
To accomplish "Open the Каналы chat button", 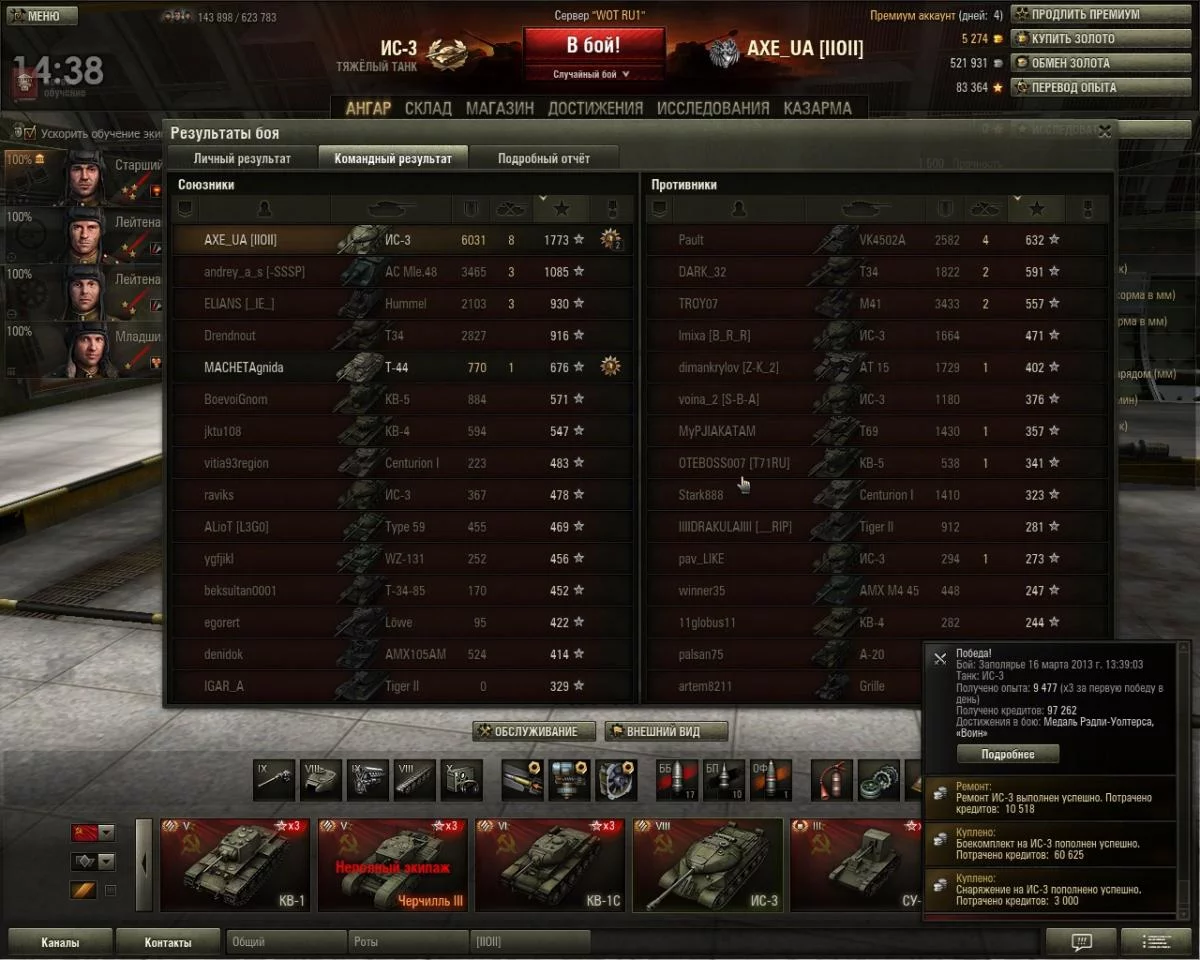I will click(60, 942).
